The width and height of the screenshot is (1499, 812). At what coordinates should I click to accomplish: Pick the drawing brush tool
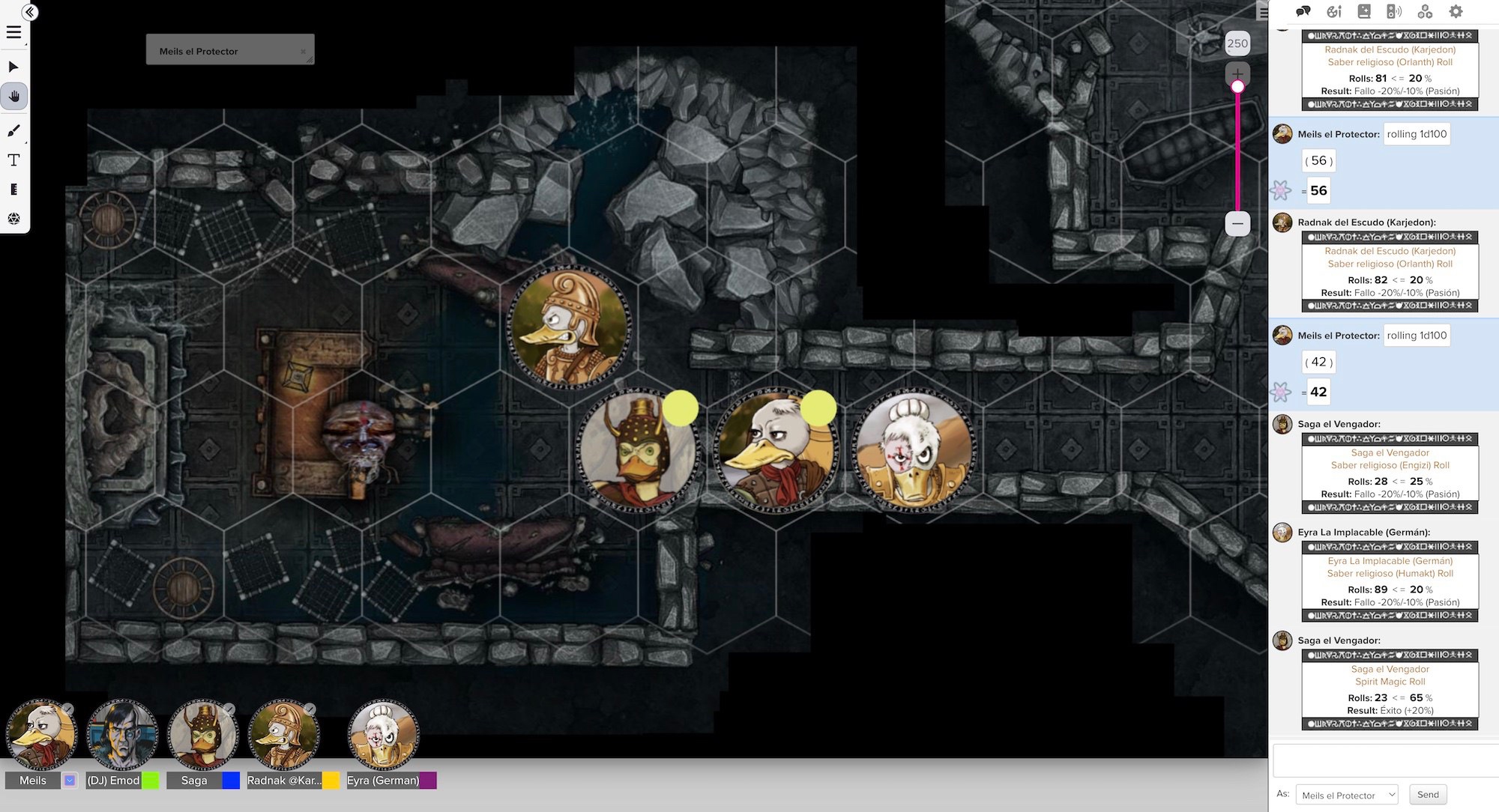13,131
